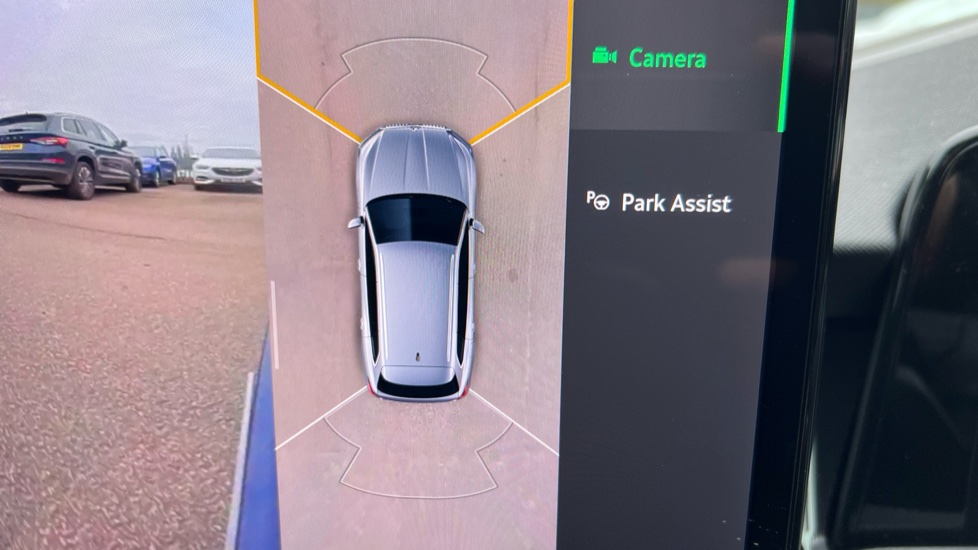Open Park Assist
The image size is (978, 550).
click(x=675, y=203)
